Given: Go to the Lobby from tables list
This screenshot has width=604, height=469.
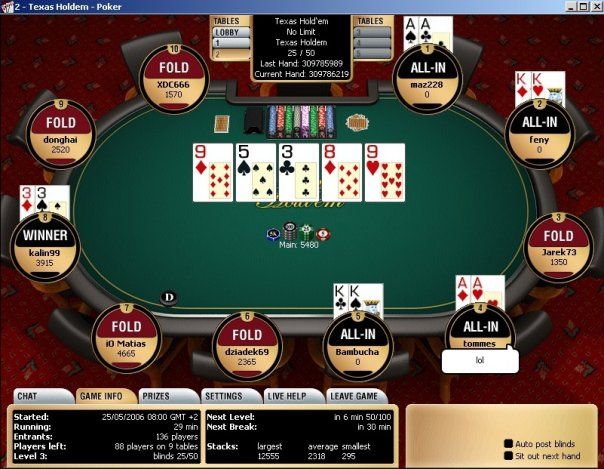Looking at the screenshot, I should tap(229, 32).
